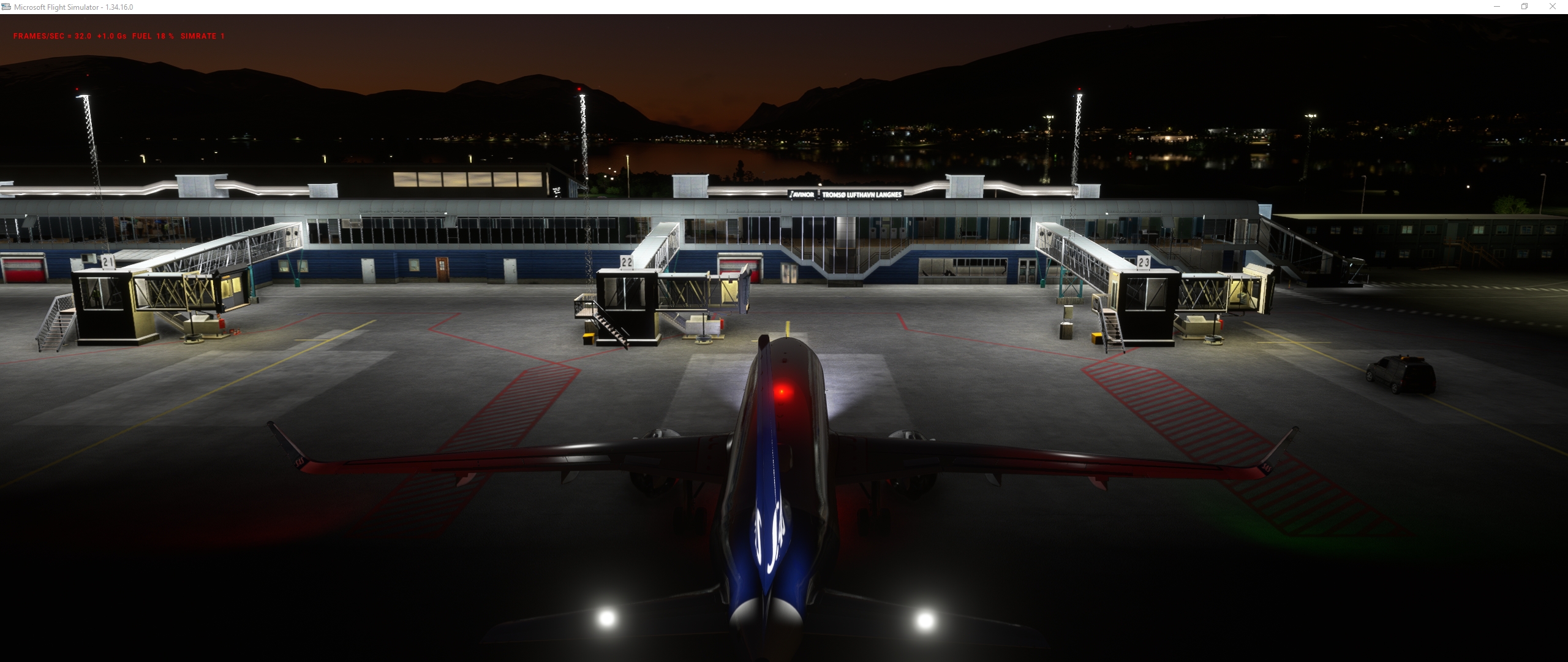The width and height of the screenshot is (1568, 662).
Task: Restore down the game window
Action: [1525, 7]
